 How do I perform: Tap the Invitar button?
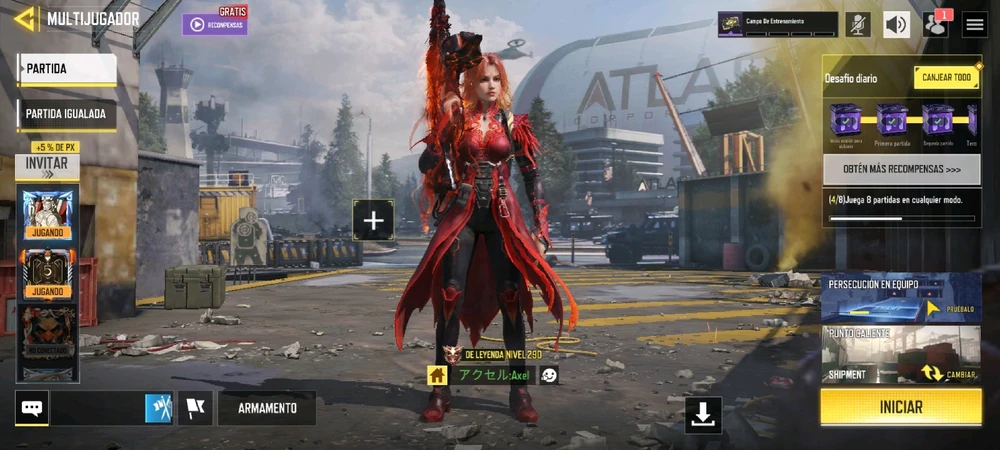point(47,164)
